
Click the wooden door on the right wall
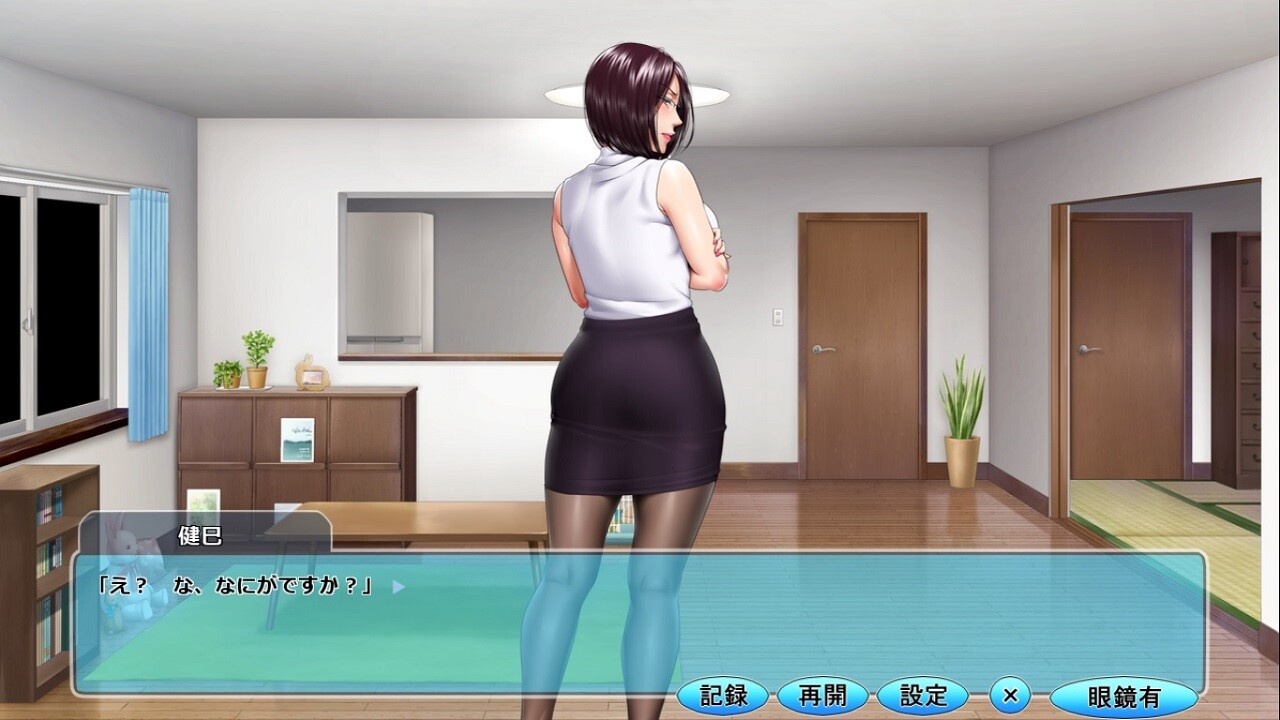coord(858,340)
